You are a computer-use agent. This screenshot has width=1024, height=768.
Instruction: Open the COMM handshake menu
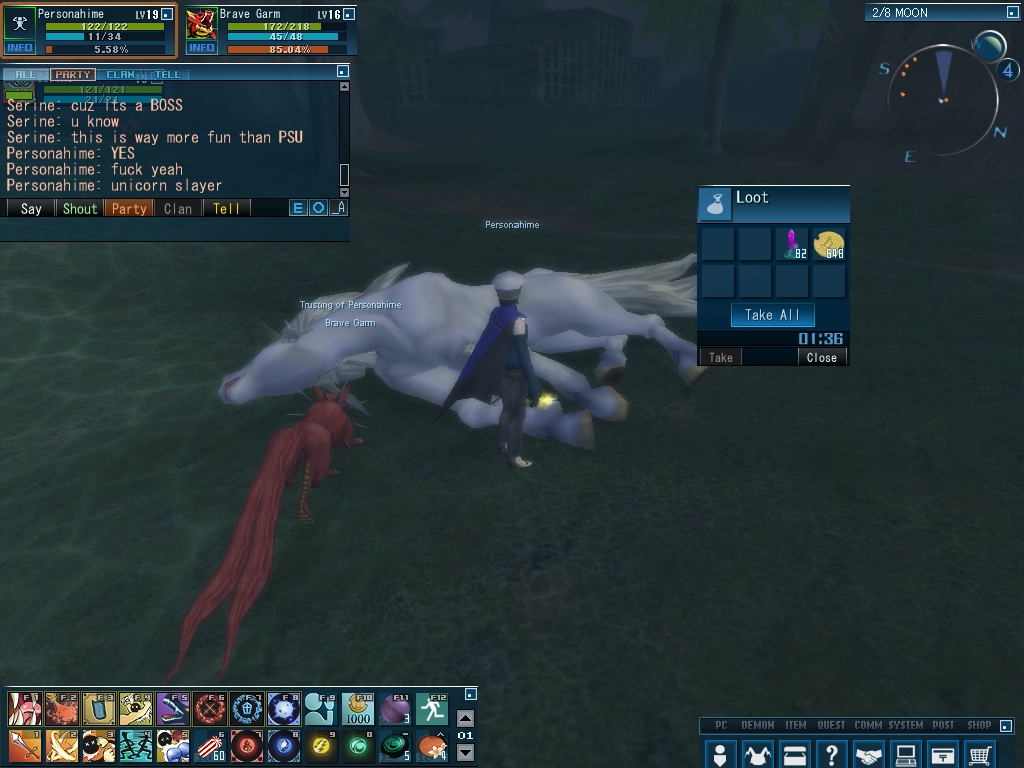tap(869, 754)
